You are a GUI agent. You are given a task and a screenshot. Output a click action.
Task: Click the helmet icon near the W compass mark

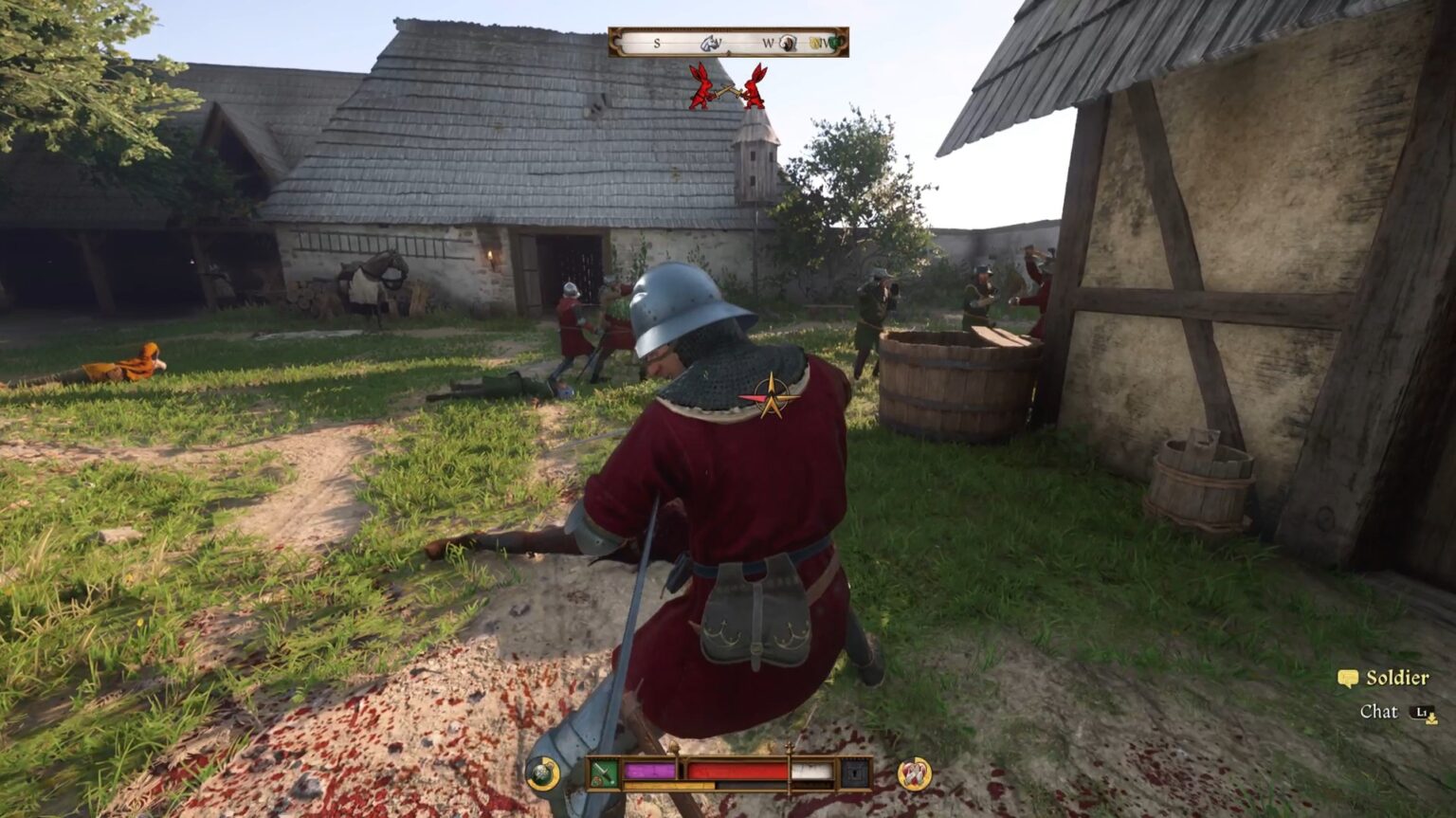[788, 45]
